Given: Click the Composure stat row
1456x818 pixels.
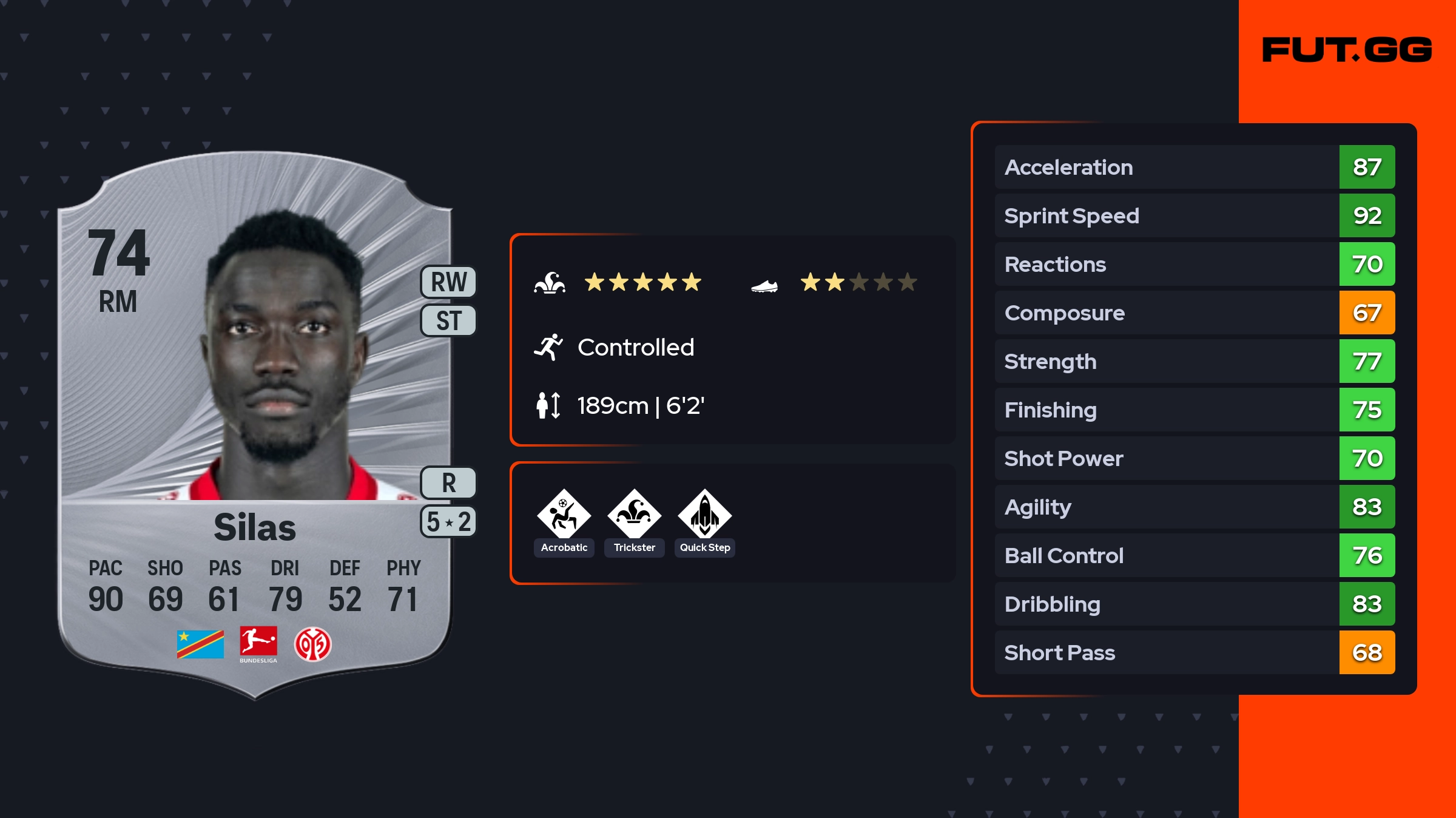Looking at the screenshot, I should (x=1195, y=313).
